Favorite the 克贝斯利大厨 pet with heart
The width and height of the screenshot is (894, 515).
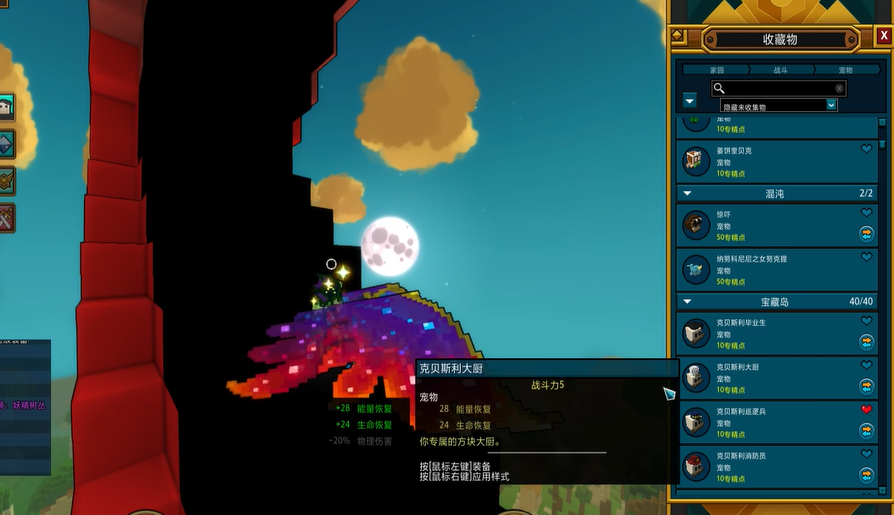pos(867,366)
